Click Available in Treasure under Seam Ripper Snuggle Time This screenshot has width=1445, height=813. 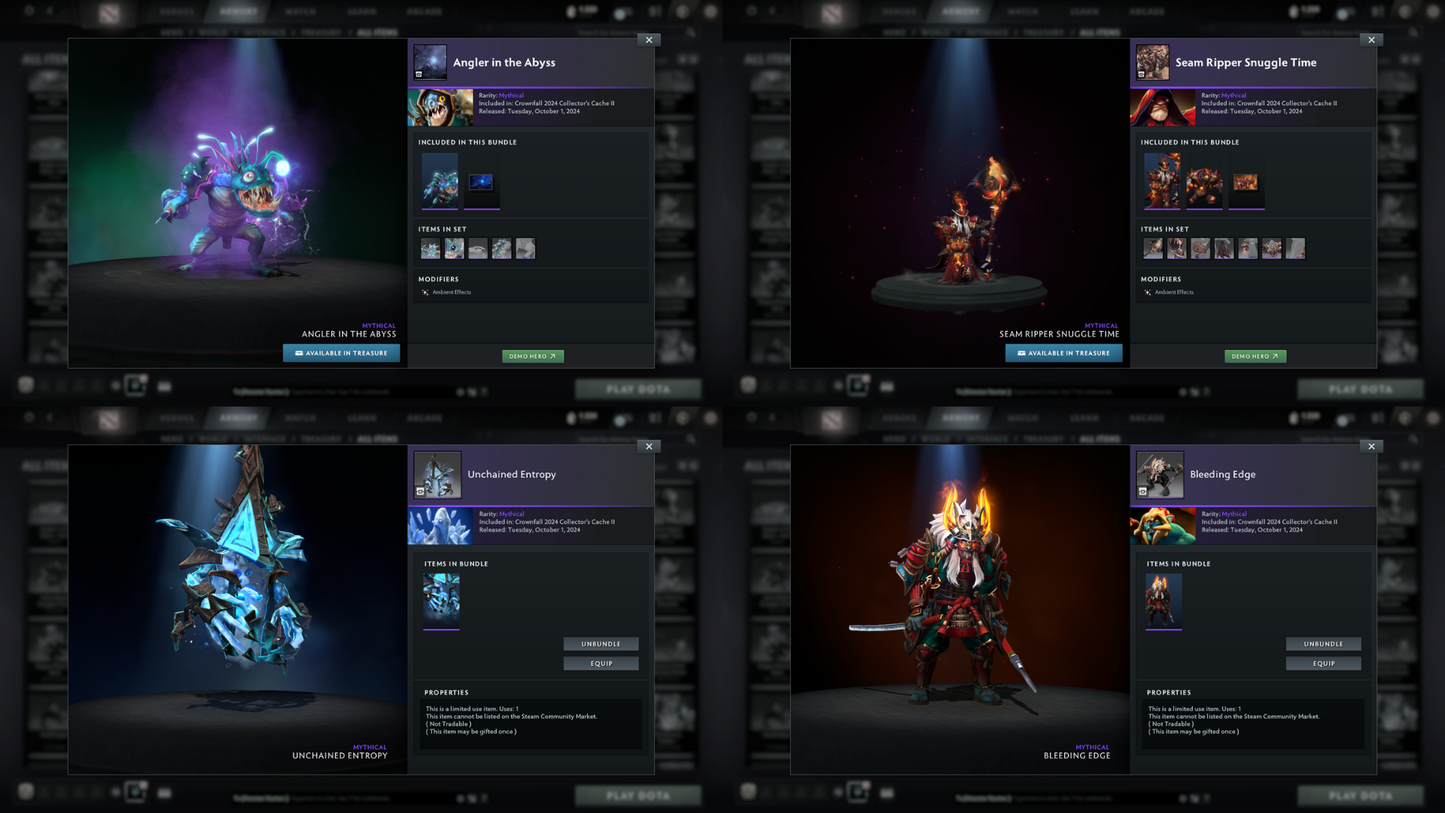(1063, 353)
